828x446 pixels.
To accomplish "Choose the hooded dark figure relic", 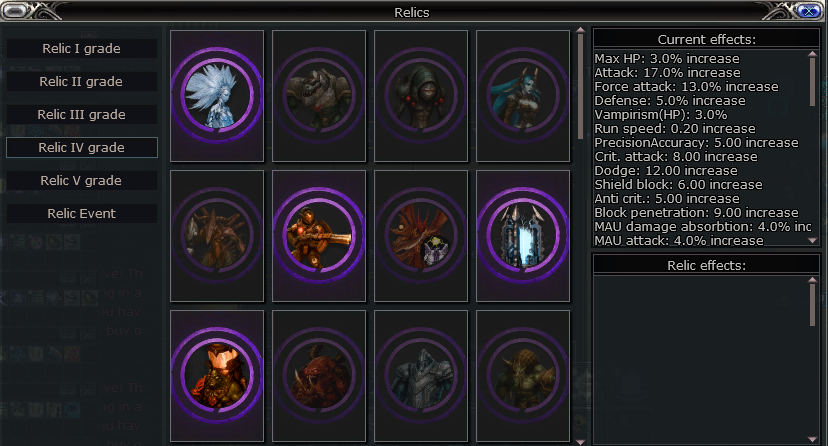I will [x=421, y=95].
